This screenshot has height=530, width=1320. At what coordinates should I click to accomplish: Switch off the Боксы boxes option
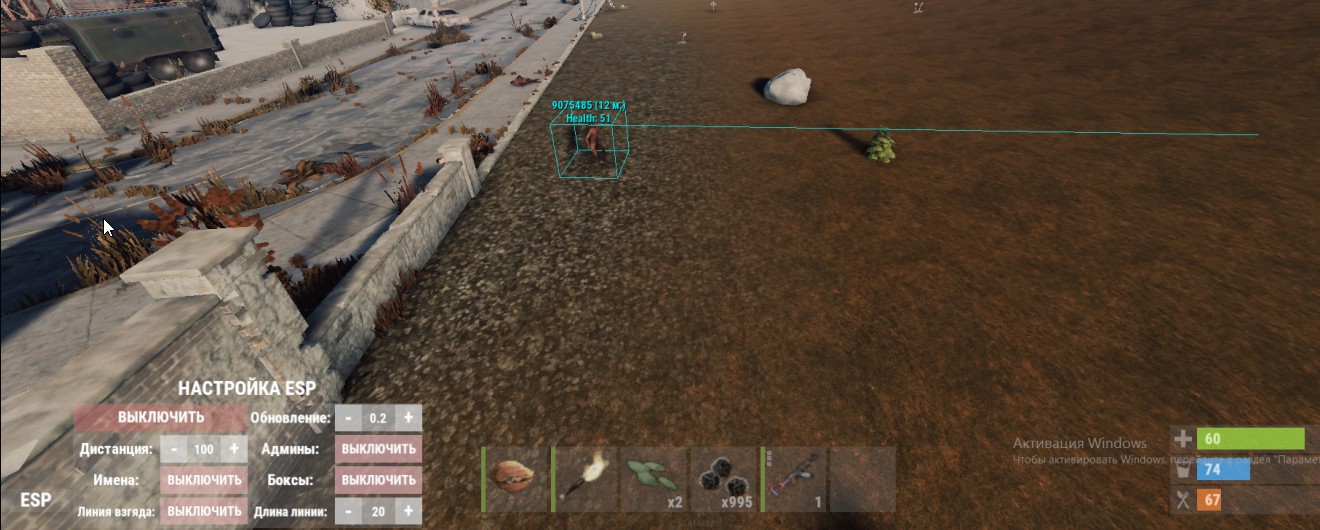[x=378, y=480]
